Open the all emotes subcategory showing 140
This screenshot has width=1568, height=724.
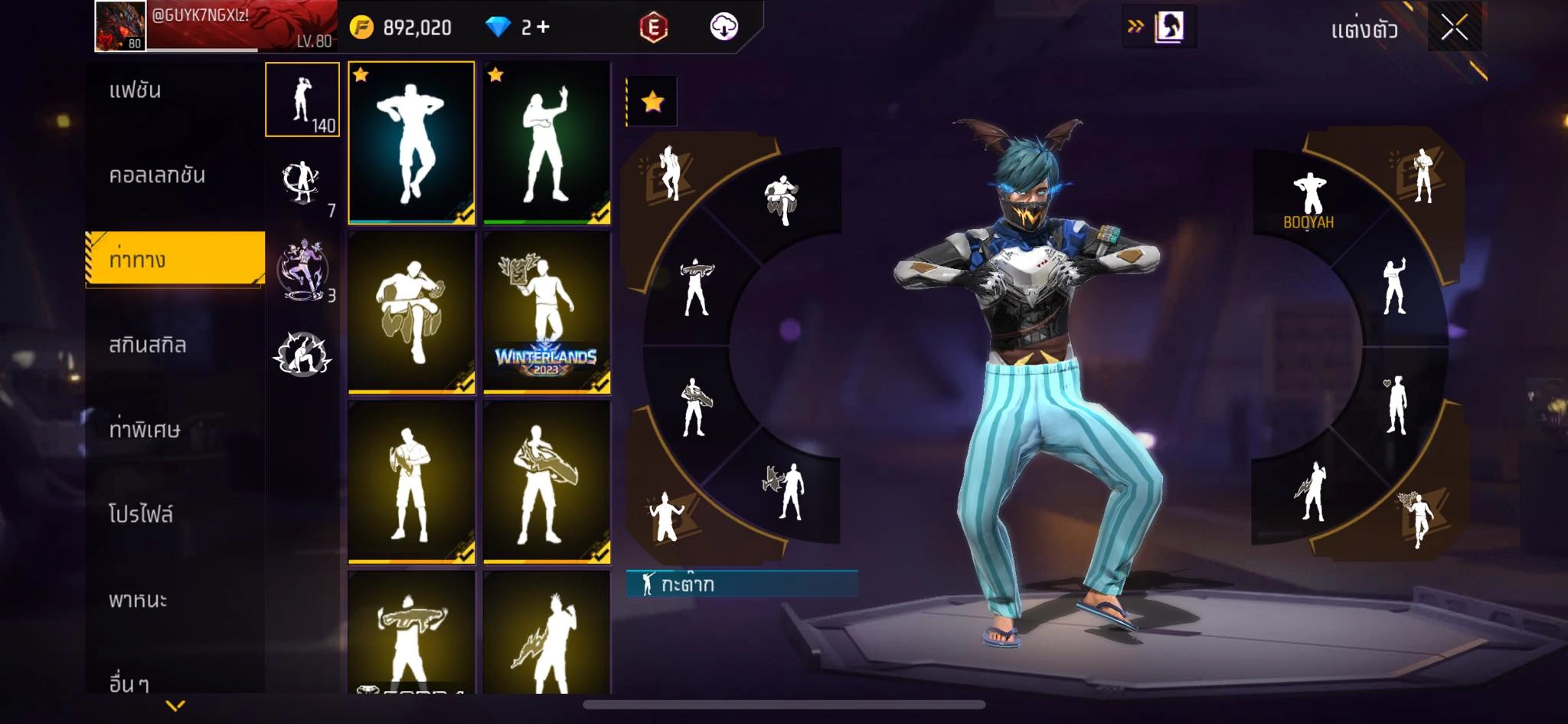click(x=302, y=100)
